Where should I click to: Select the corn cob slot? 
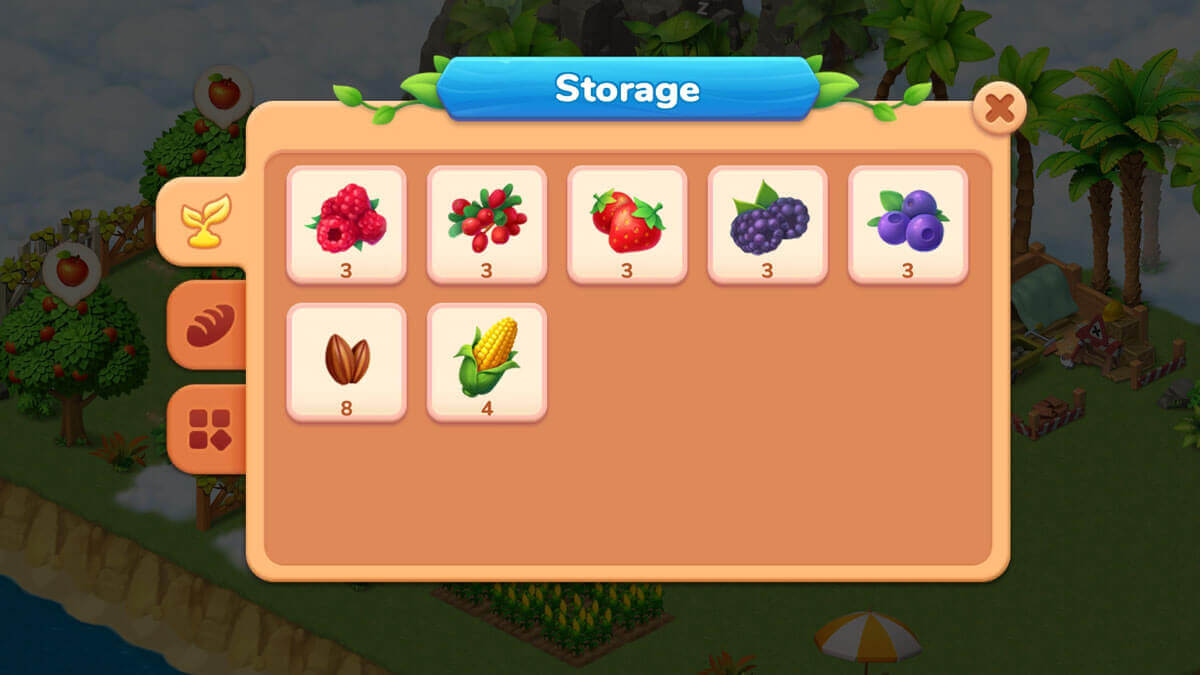coord(487,362)
